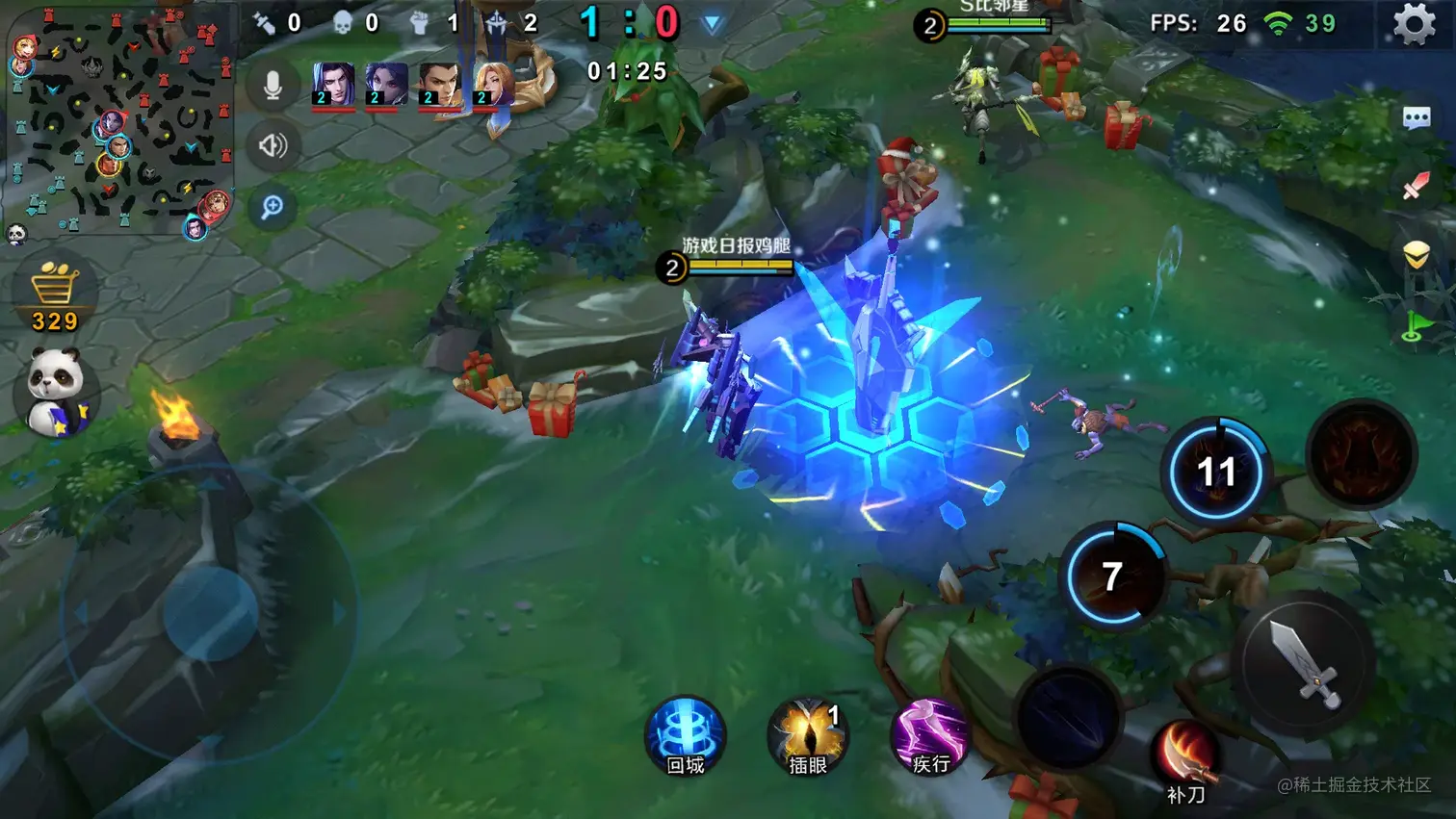Select the skill on 7 second cooldown
Viewport: 1456px width, 819px height.
[x=1113, y=576]
